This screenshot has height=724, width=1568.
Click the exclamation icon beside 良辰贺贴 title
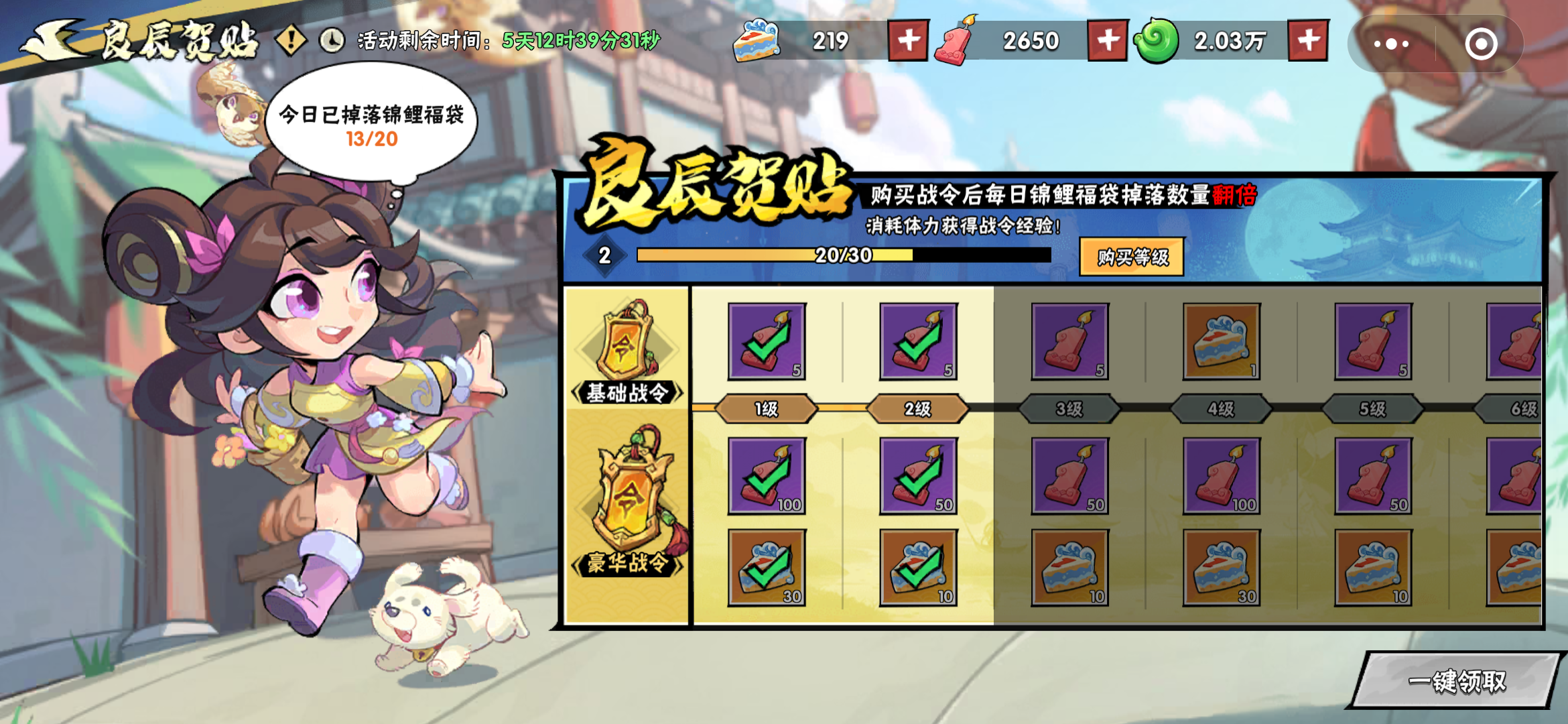click(289, 40)
